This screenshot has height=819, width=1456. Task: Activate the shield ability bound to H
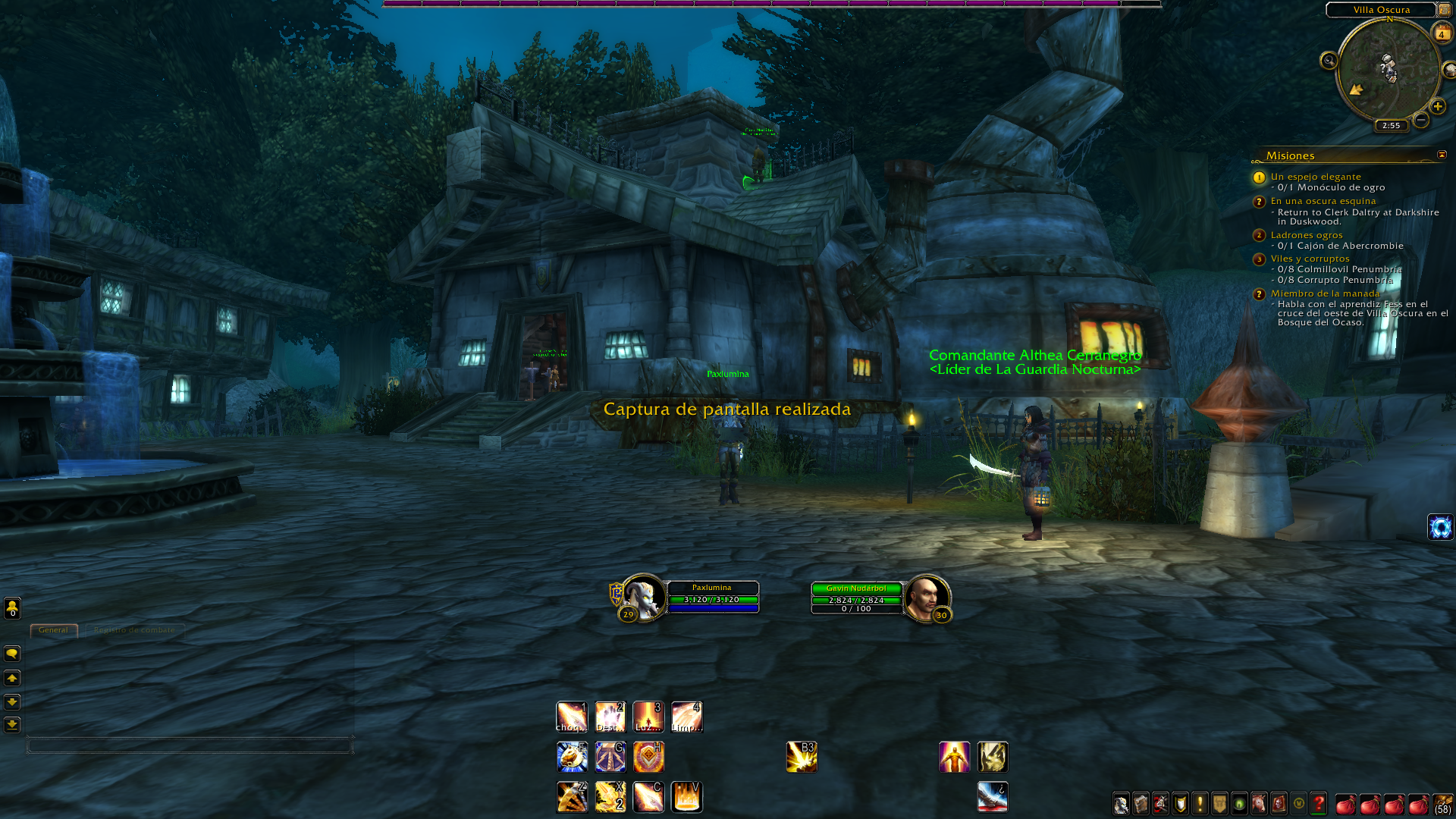[x=648, y=757]
